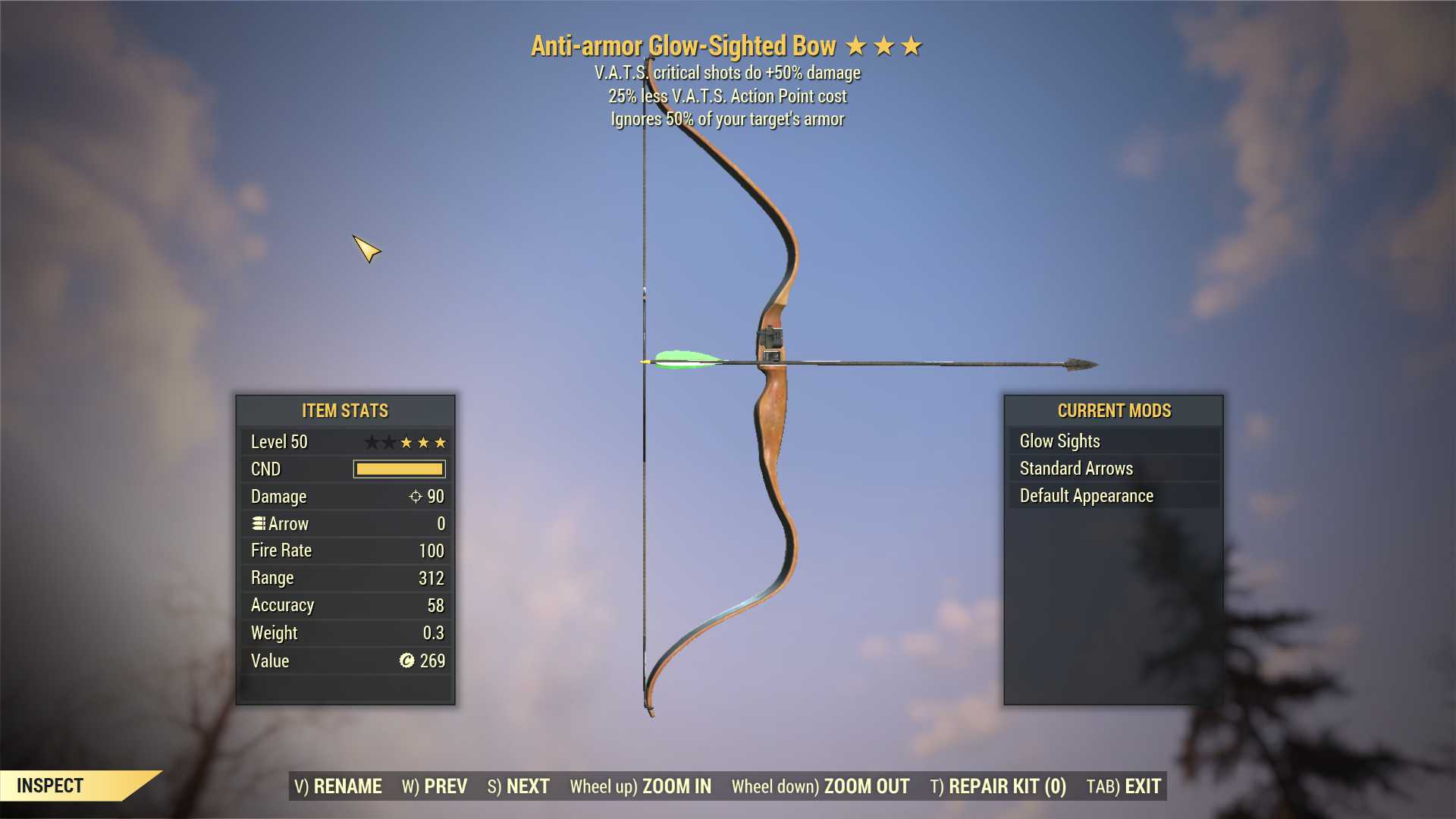Exit the inspect screen
The height and width of the screenshot is (819, 1456).
pyautogui.click(x=1124, y=786)
